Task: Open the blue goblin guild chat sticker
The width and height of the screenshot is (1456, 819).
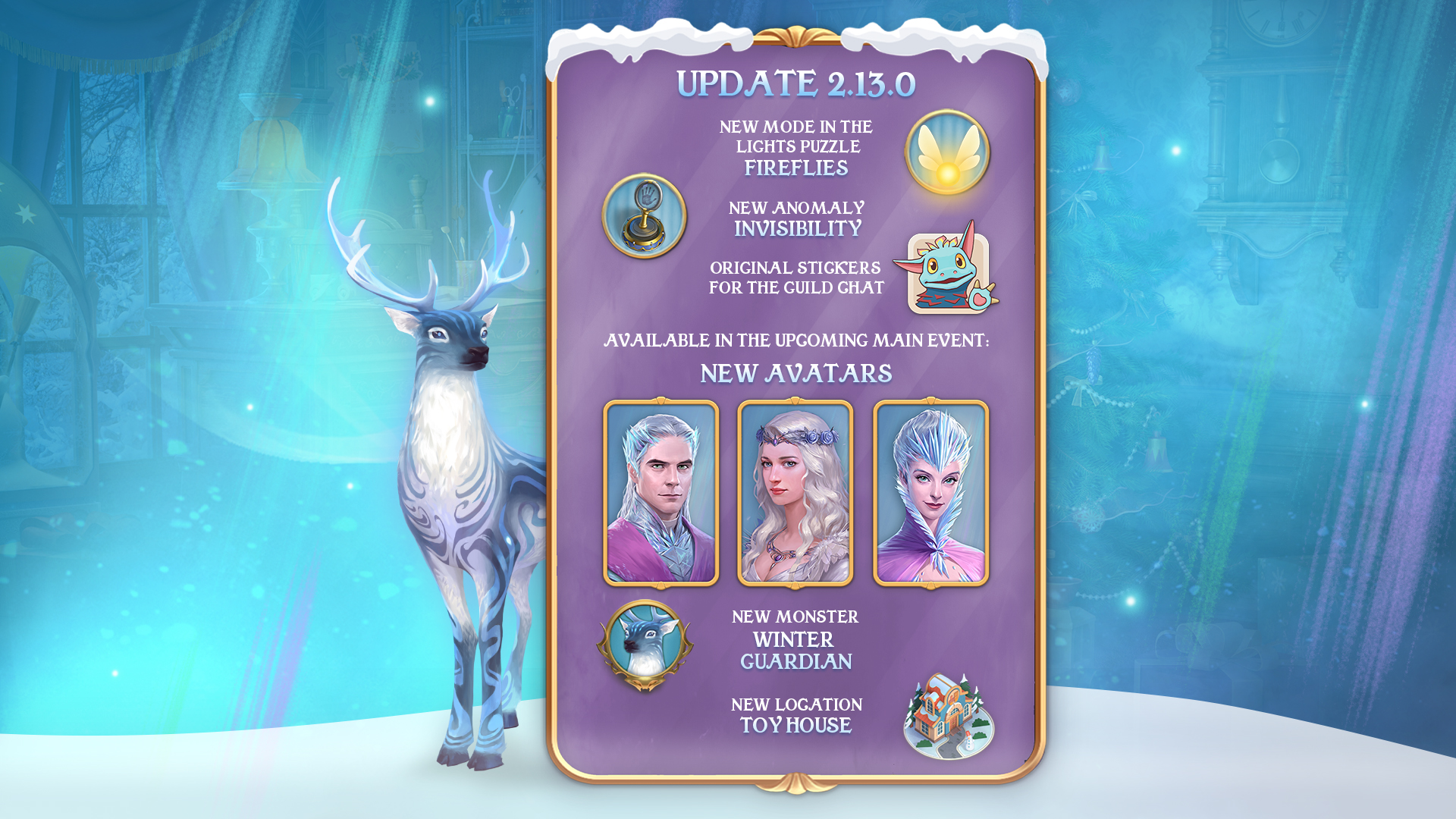Action: [x=948, y=271]
